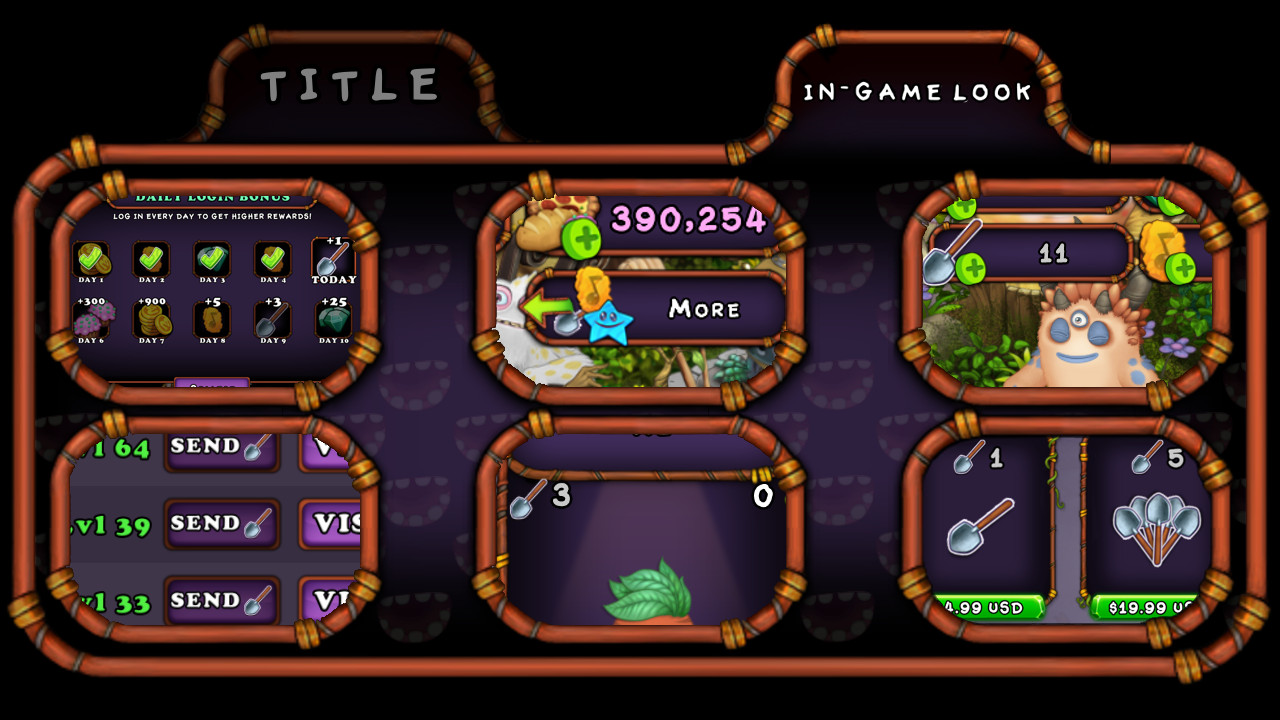The height and width of the screenshot is (720, 1280).
Task: Toggle the Day 4 claimed checkmark
Action: (272, 258)
